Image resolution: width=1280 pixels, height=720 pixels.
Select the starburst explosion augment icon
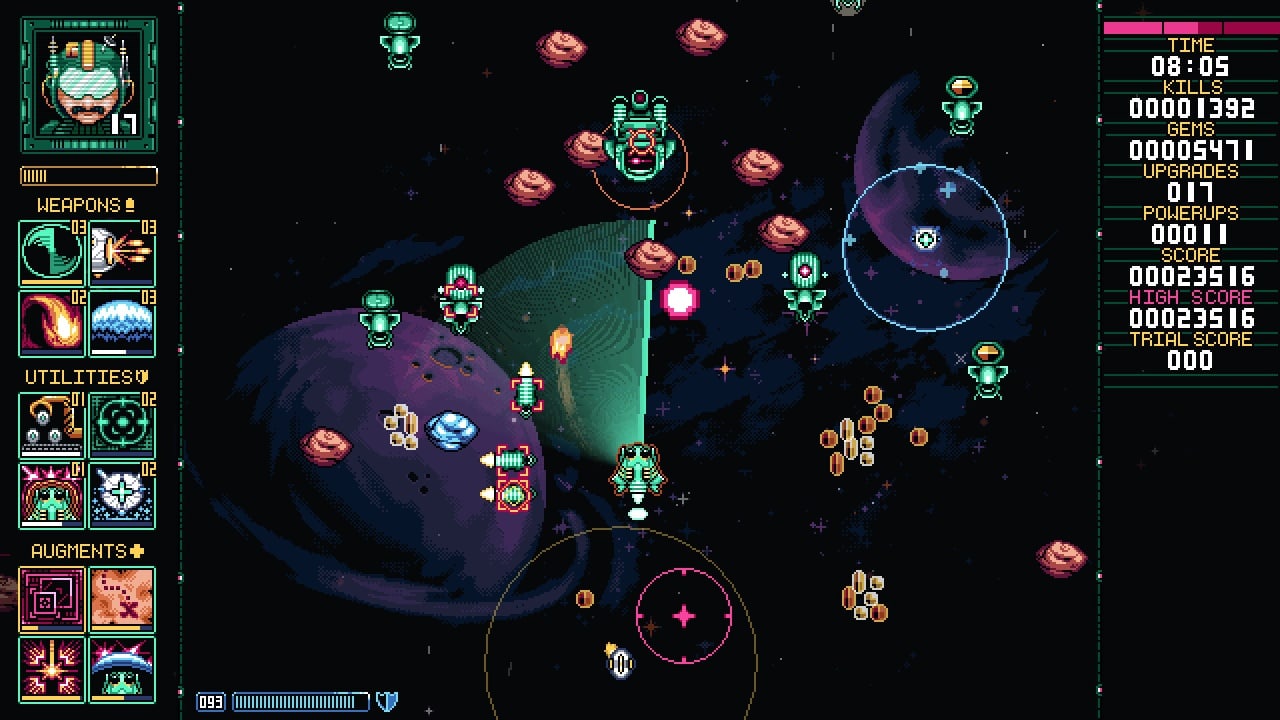pos(52,668)
